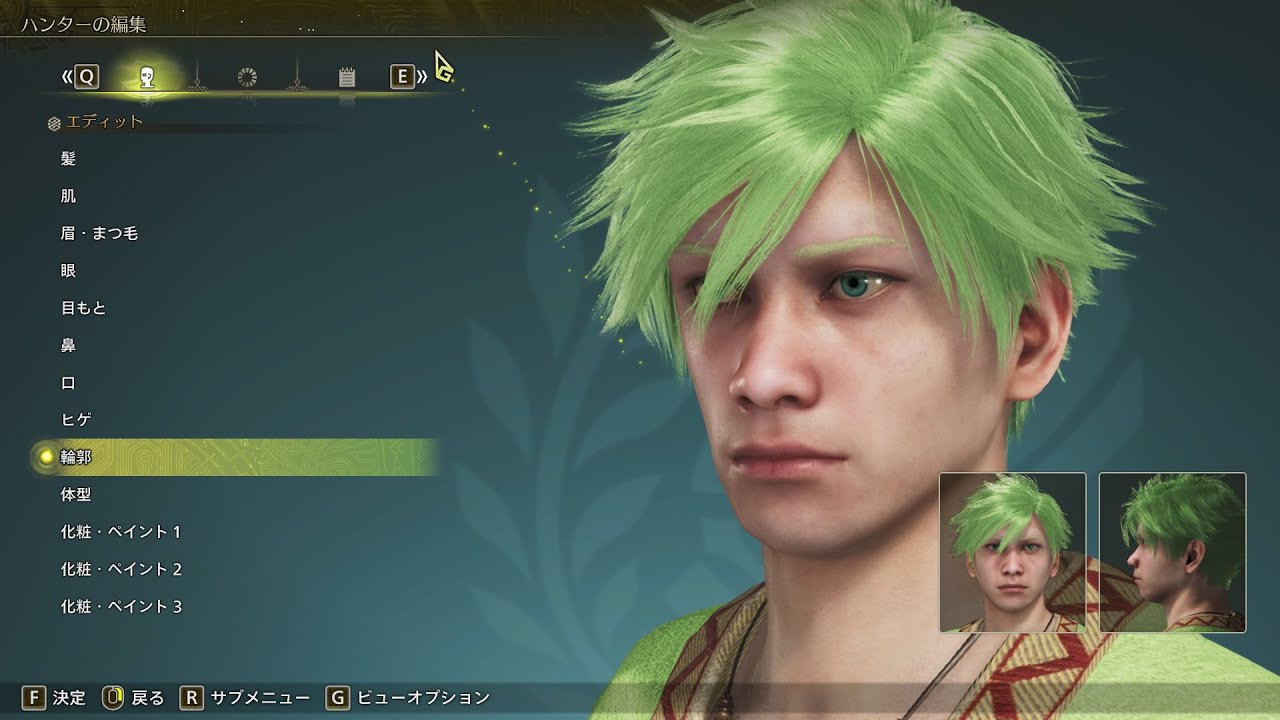This screenshot has height=720, width=1280.
Task: Click the side-profile character preview thumbnail
Action: (x=1172, y=552)
